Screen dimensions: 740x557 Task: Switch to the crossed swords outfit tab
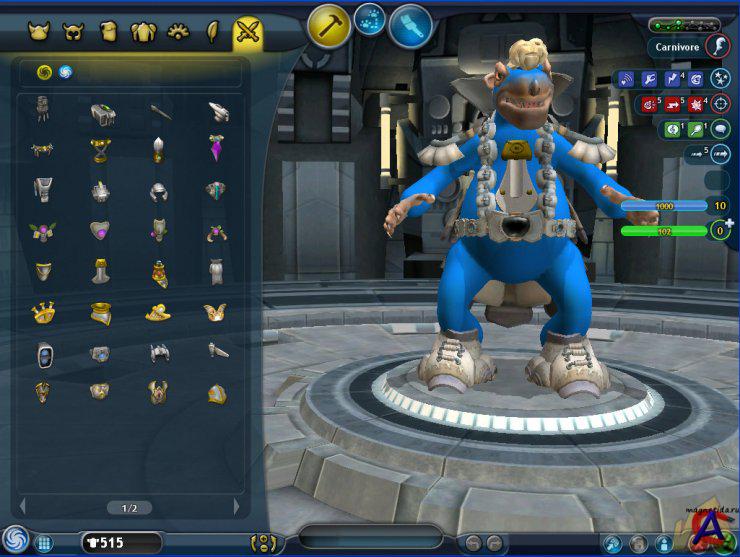click(247, 32)
